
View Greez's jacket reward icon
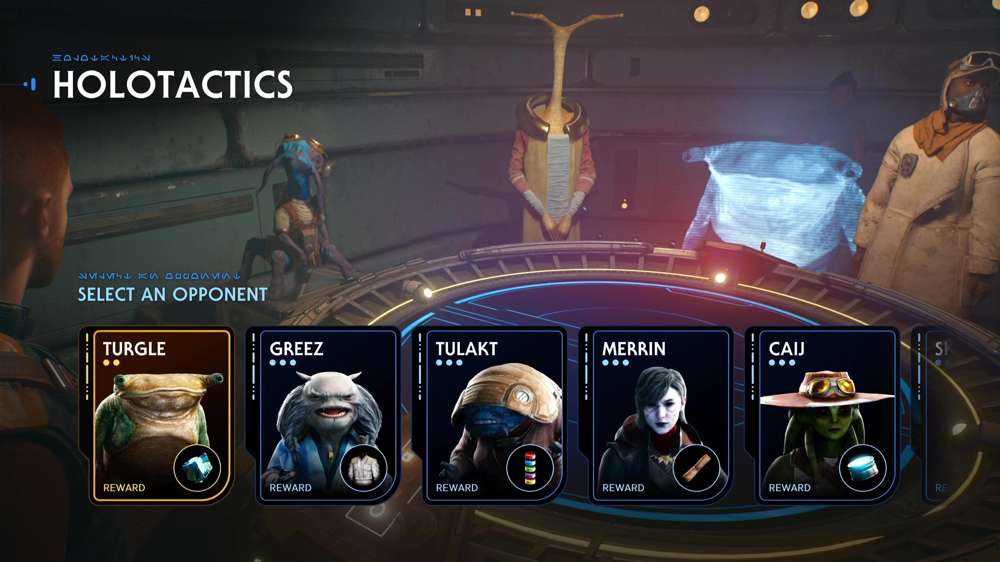(x=363, y=468)
